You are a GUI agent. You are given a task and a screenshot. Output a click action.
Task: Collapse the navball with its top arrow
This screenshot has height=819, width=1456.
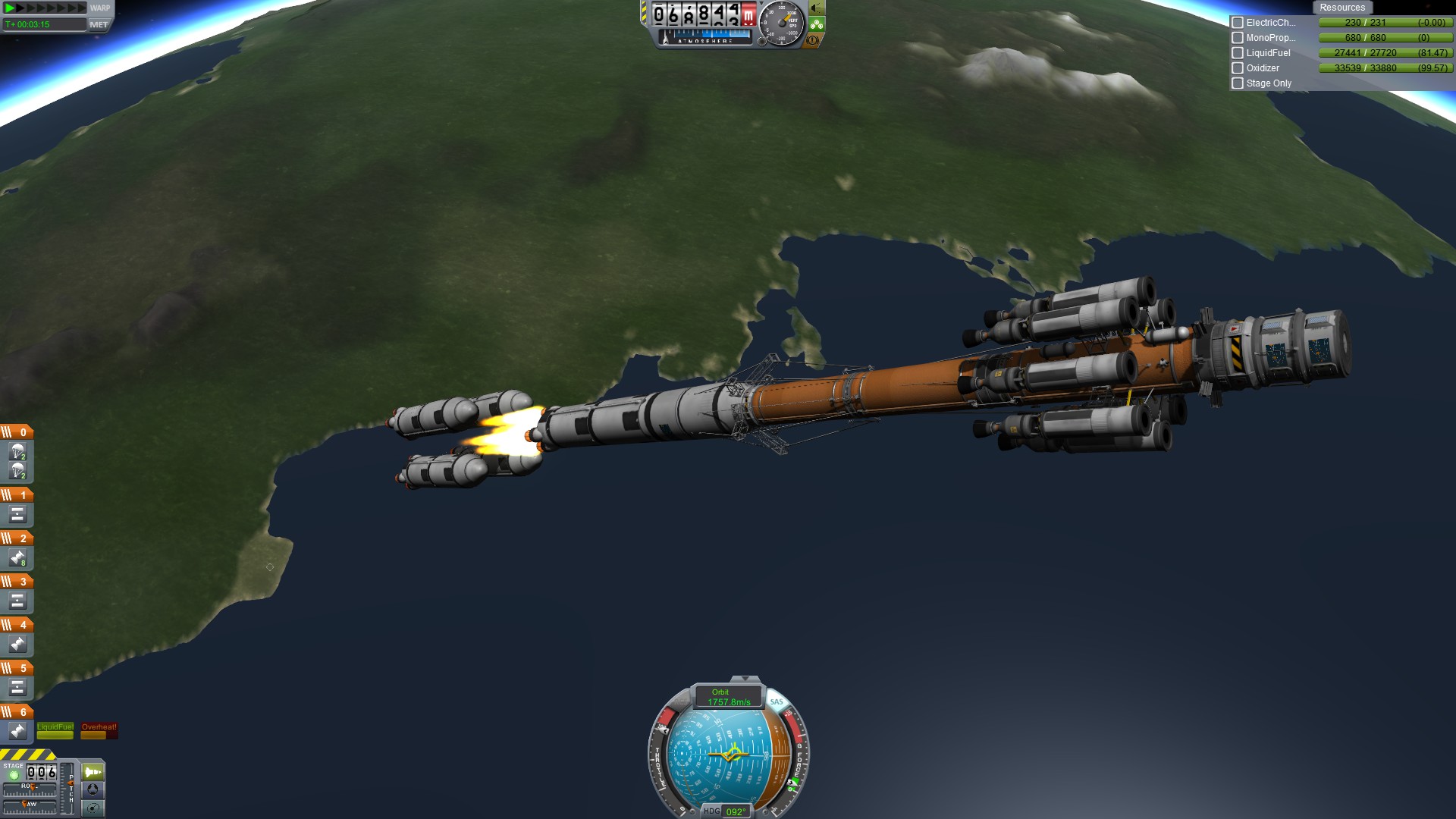point(745,679)
